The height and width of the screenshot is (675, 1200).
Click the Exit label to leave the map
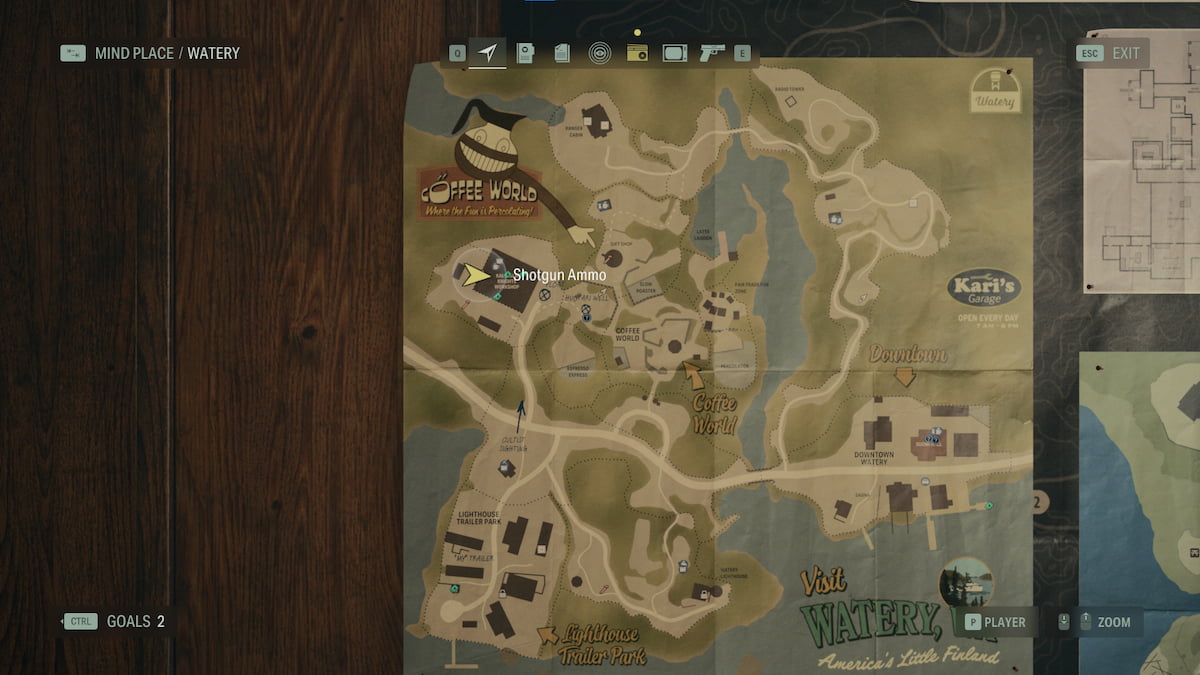coord(1125,53)
